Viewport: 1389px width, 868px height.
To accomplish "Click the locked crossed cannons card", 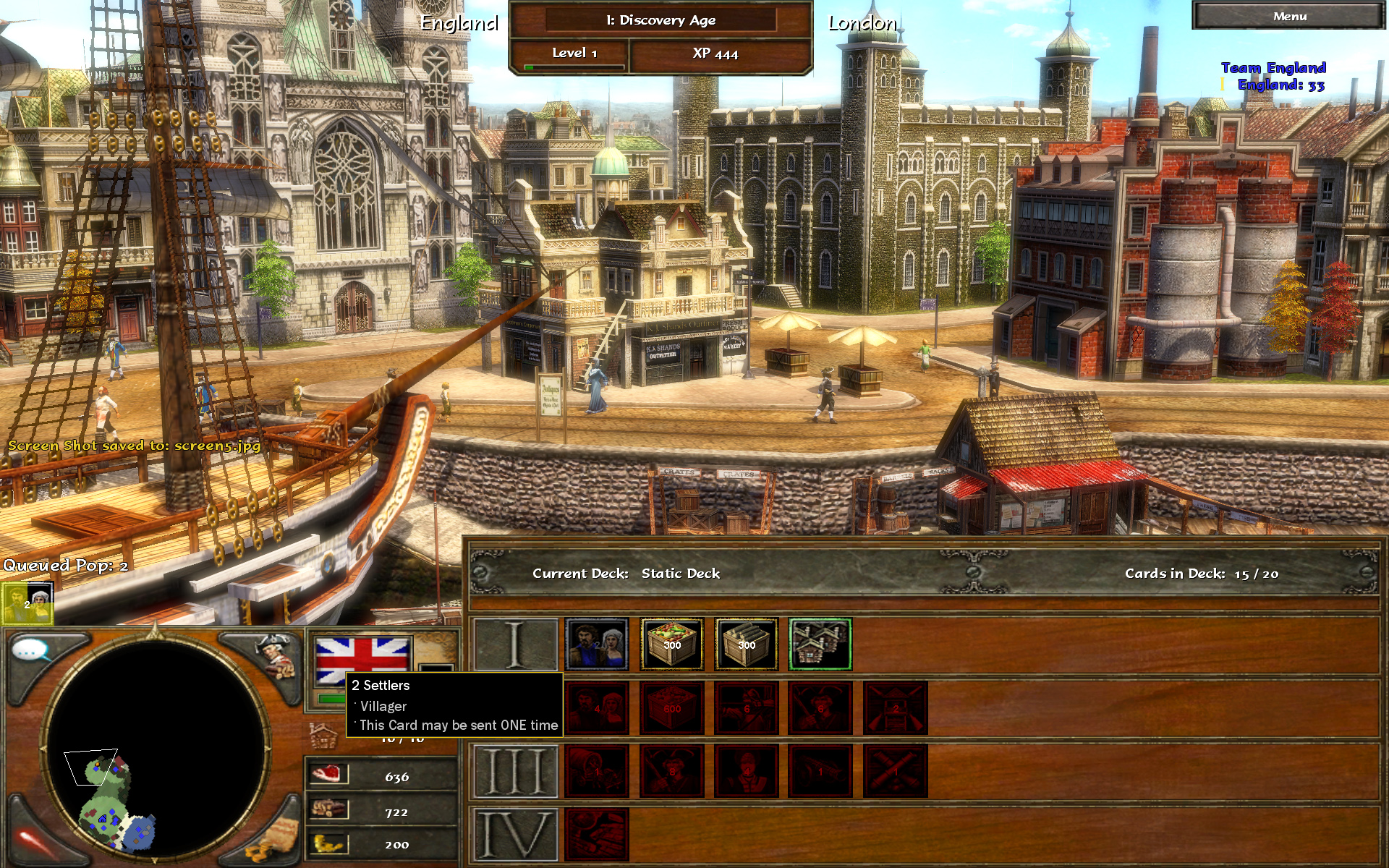I will coord(896,771).
